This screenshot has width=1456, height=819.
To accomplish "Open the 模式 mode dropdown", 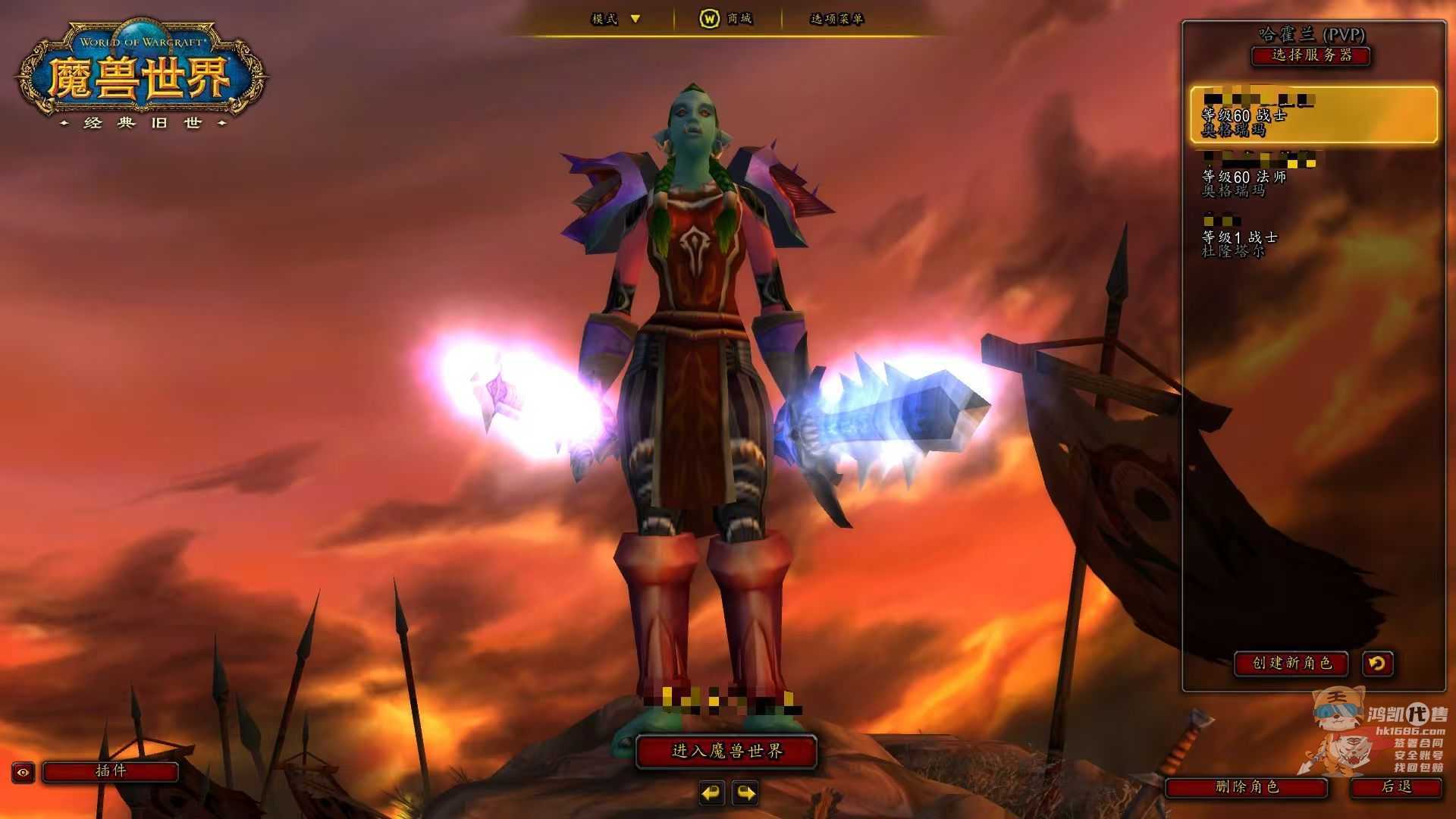I will pyautogui.click(x=616, y=19).
